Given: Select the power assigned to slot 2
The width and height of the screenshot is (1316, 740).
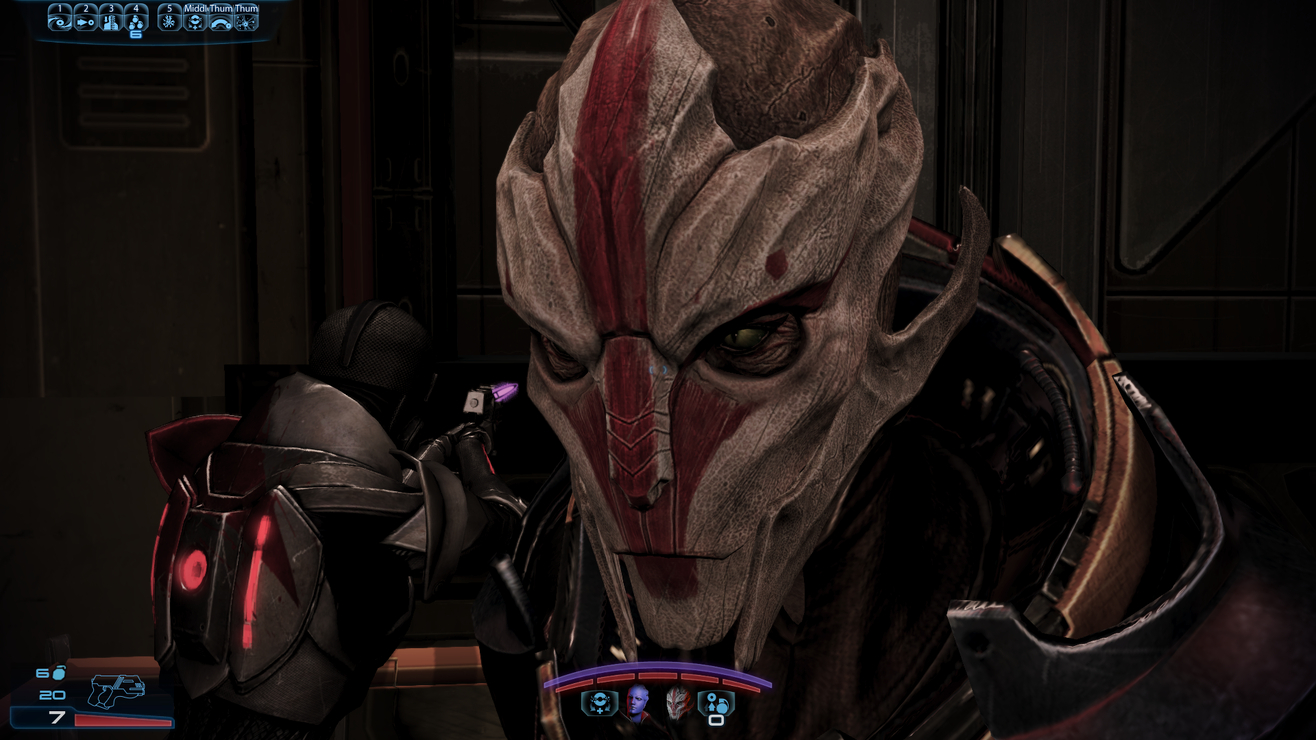Looking at the screenshot, I should [x=86, y=21].
